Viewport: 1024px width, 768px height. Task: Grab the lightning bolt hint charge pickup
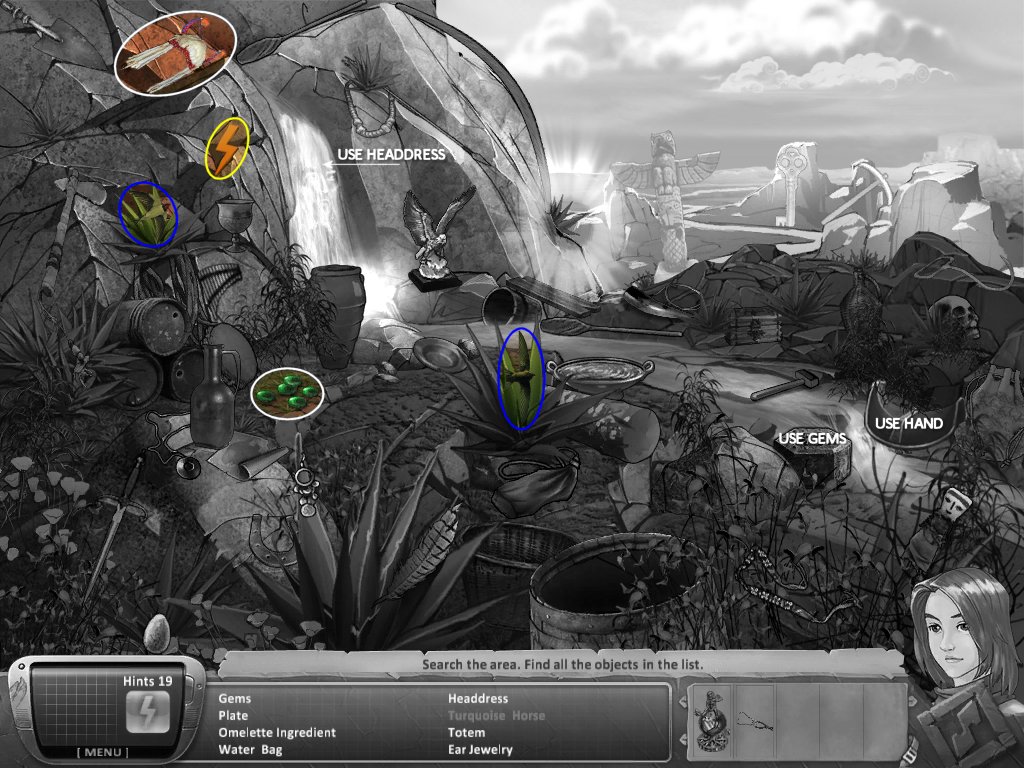pos(225,149)
